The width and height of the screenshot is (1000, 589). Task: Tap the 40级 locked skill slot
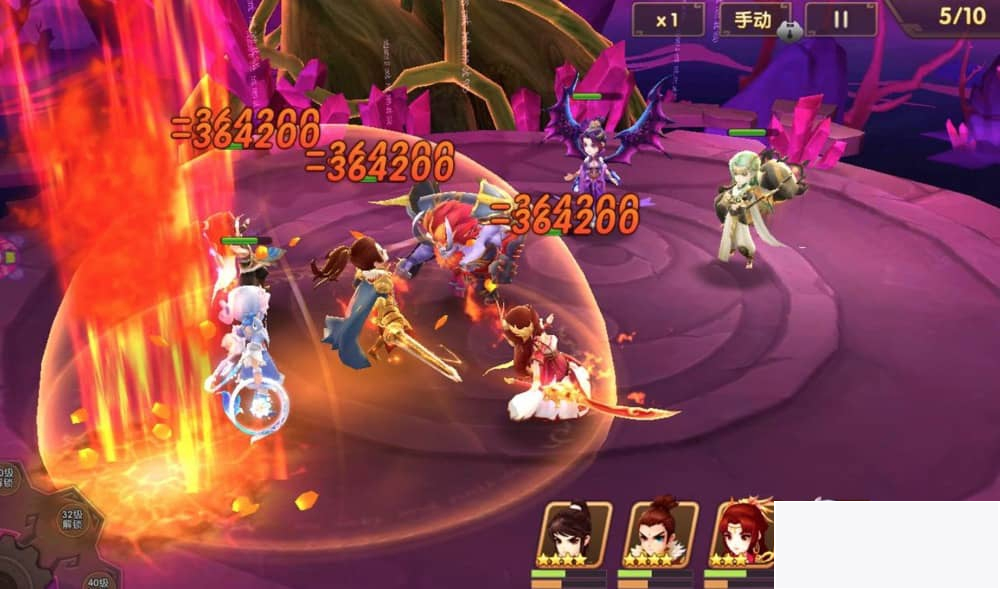97,579
